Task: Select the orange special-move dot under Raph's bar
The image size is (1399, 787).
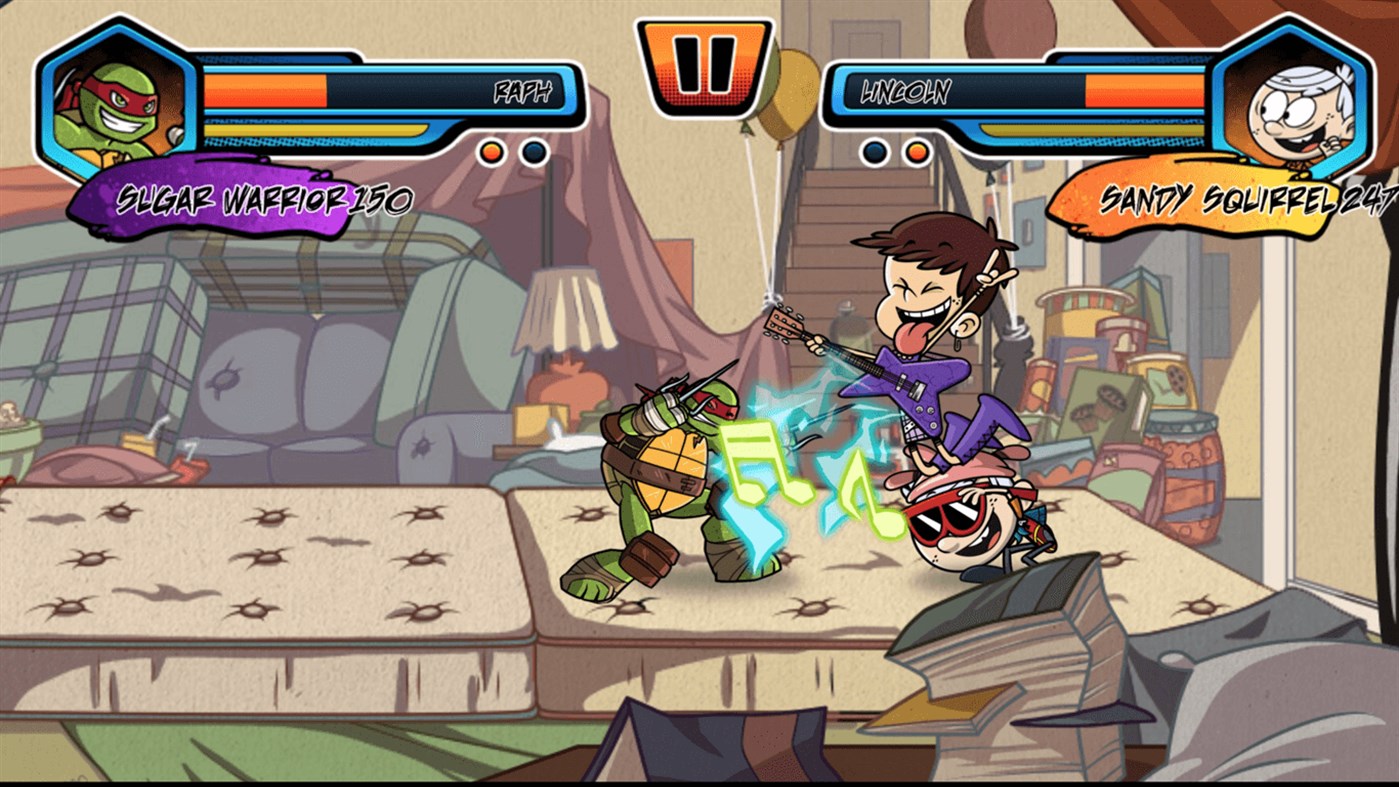Action: (489, 153)
